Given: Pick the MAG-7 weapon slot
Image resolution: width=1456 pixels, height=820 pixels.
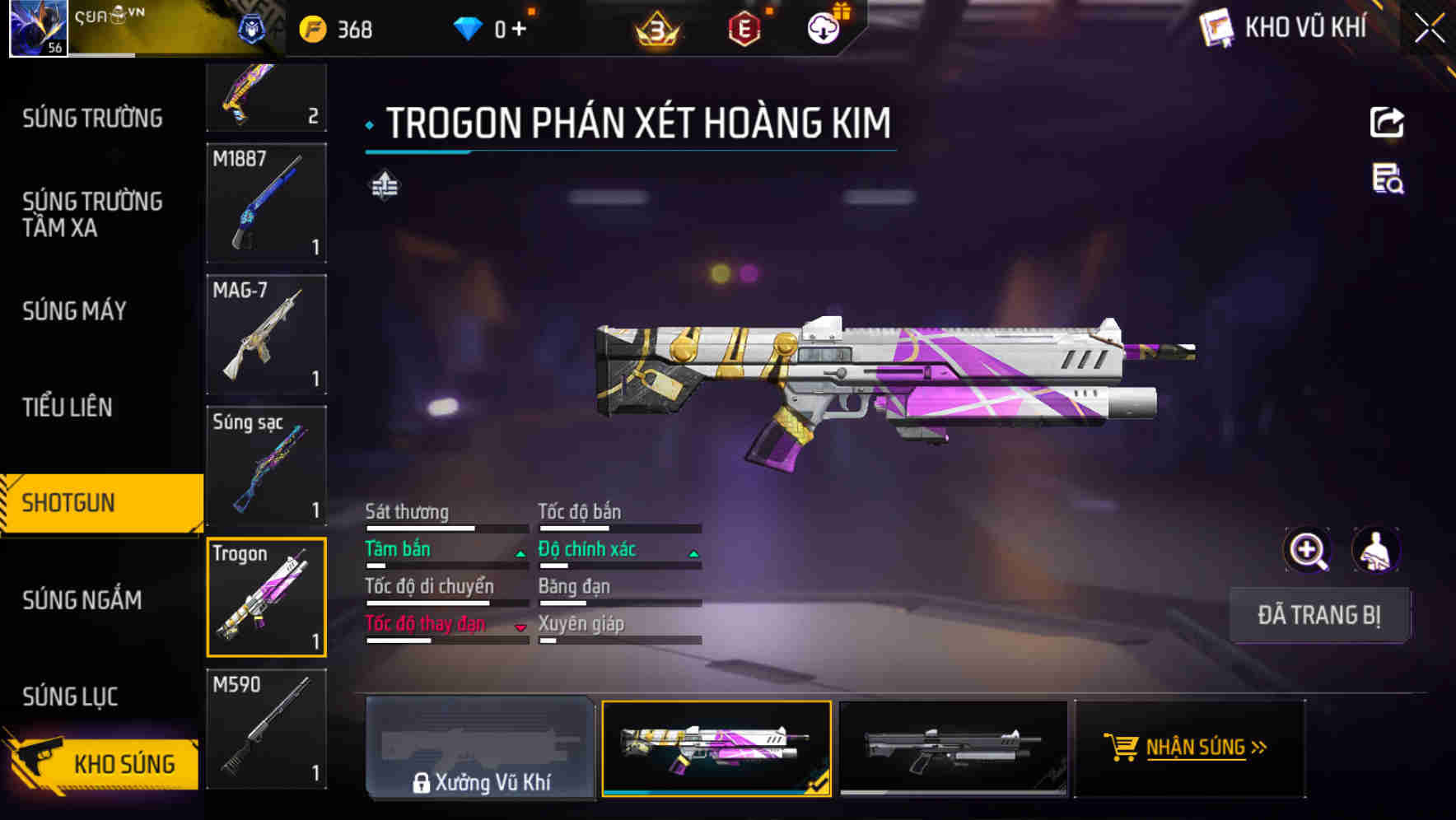Looking at the screenshot, I should (266, 334).
